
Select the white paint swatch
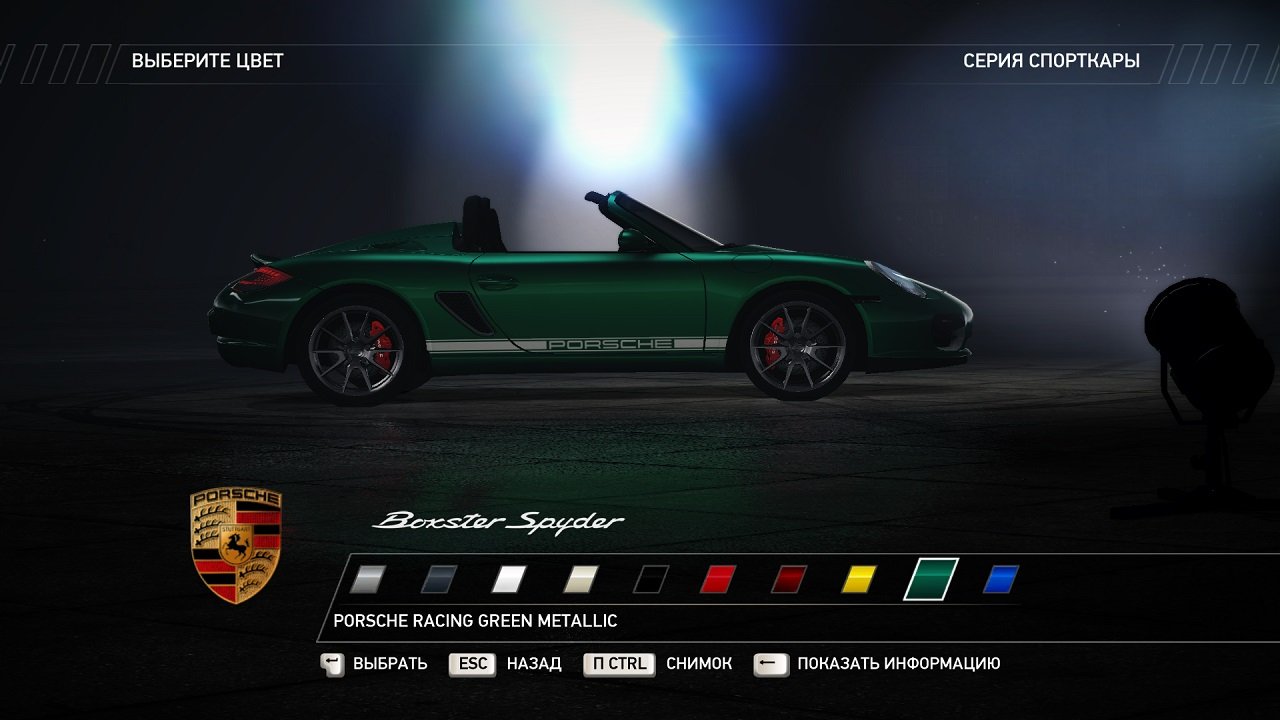pos(508,578)
